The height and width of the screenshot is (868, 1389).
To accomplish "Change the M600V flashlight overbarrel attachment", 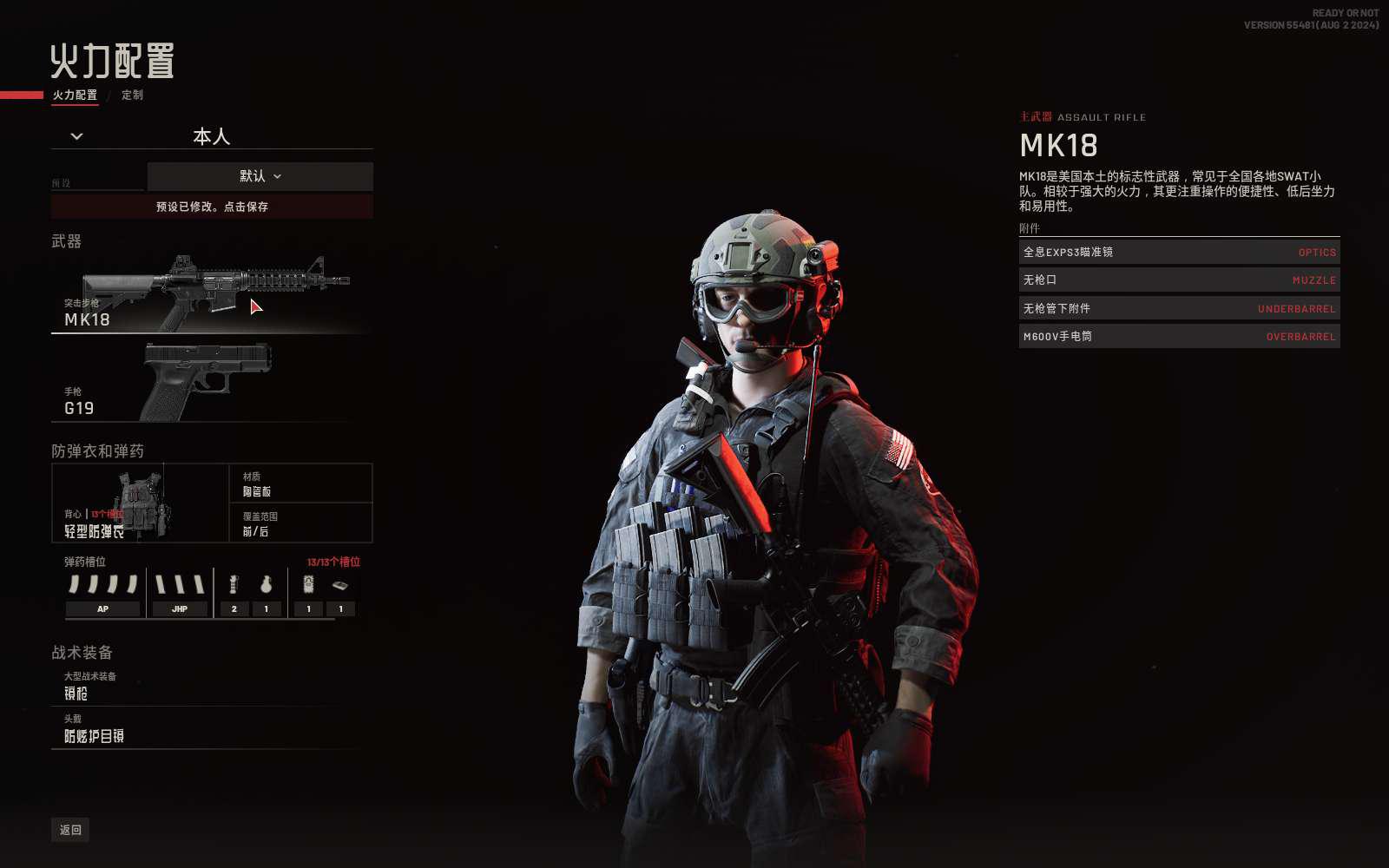I will pos(1179,337).
